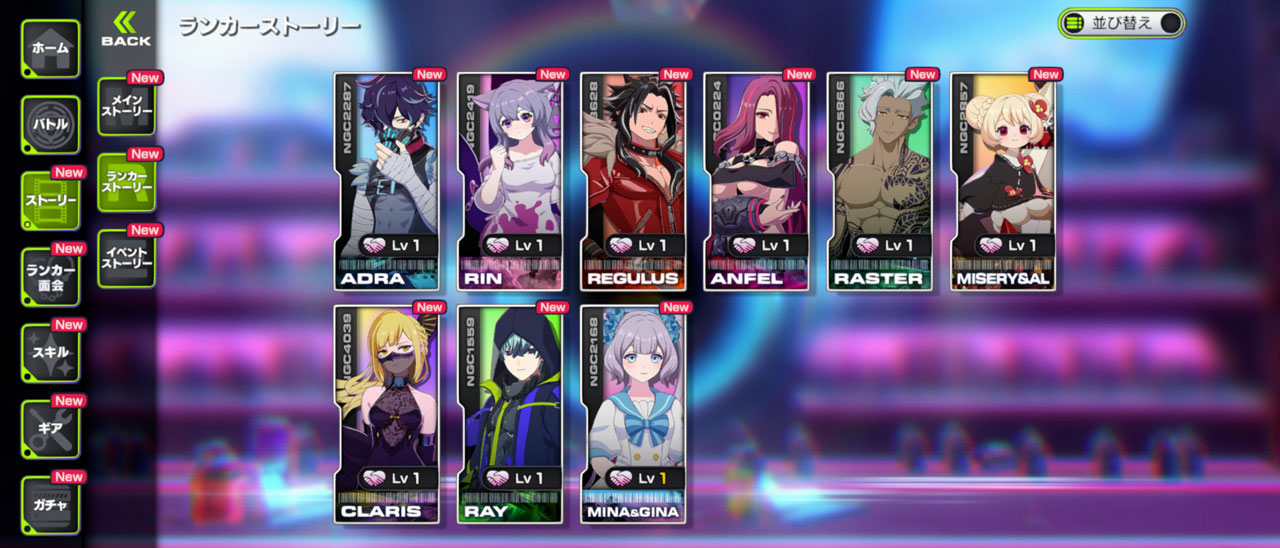Choose the MISERY&AL character card
This screenshot has height=548, width=1280.
(1002, 182)
